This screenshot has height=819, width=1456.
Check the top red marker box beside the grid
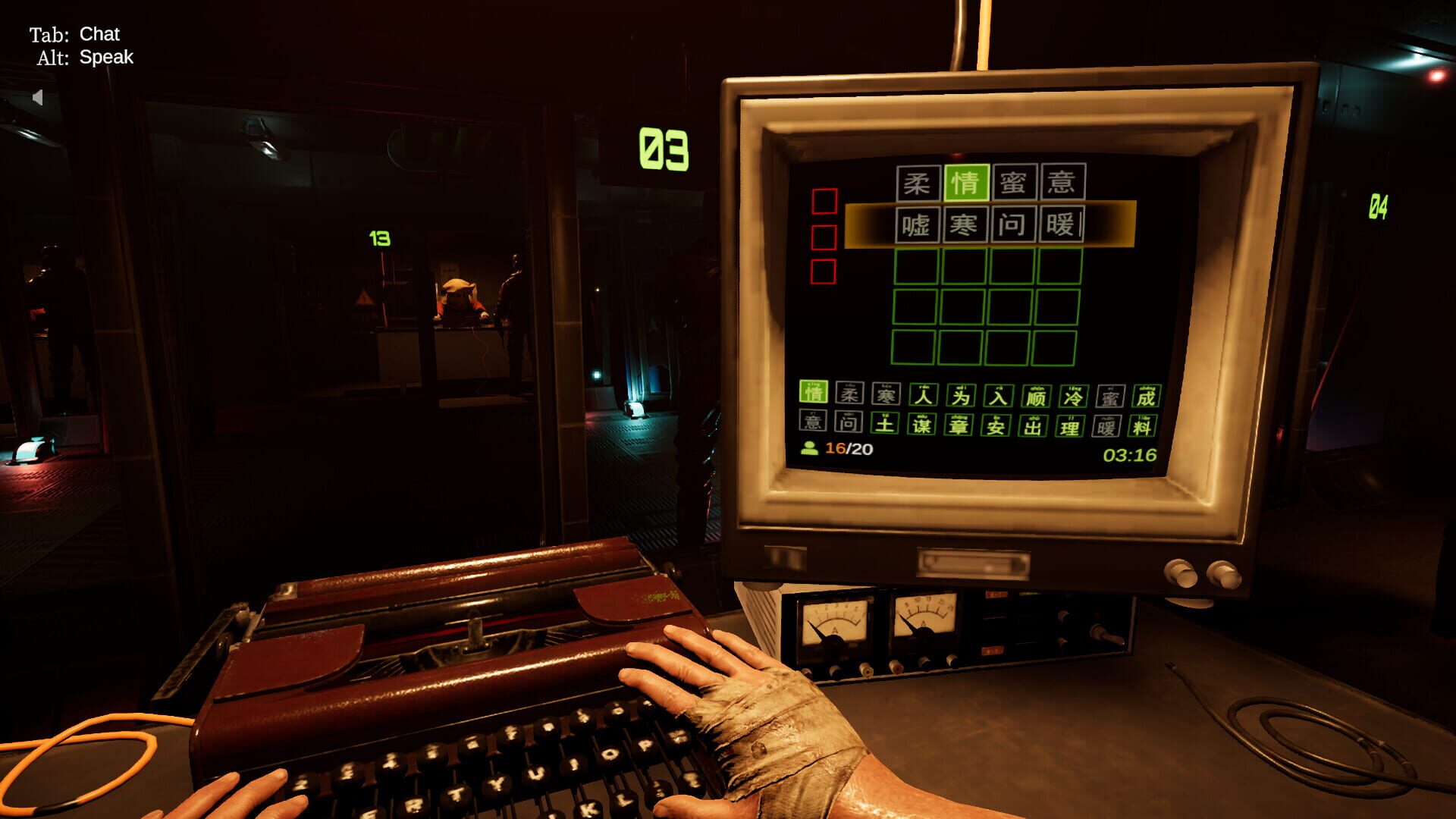[824, 202]
